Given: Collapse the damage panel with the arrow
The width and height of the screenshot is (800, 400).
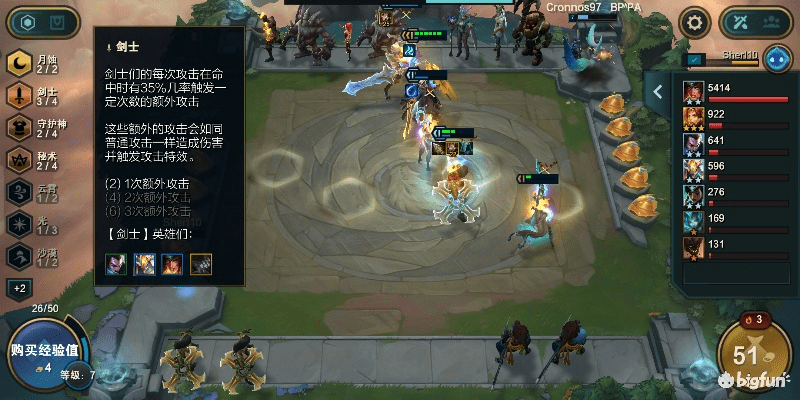Looking at the screenshot, I should [x=658, y=92].
